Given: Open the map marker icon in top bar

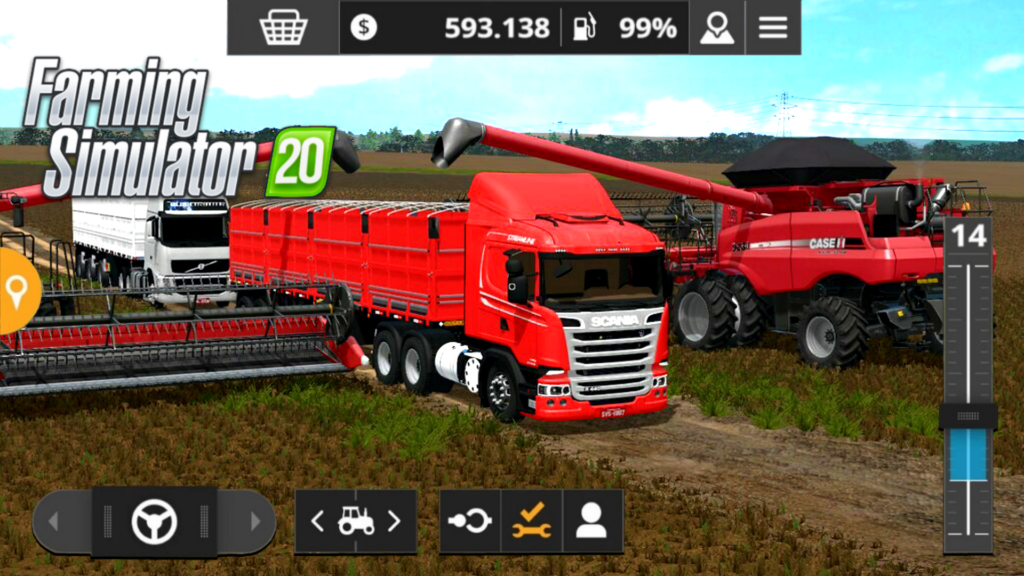Looking at the screenshot, I should point(716,28).
